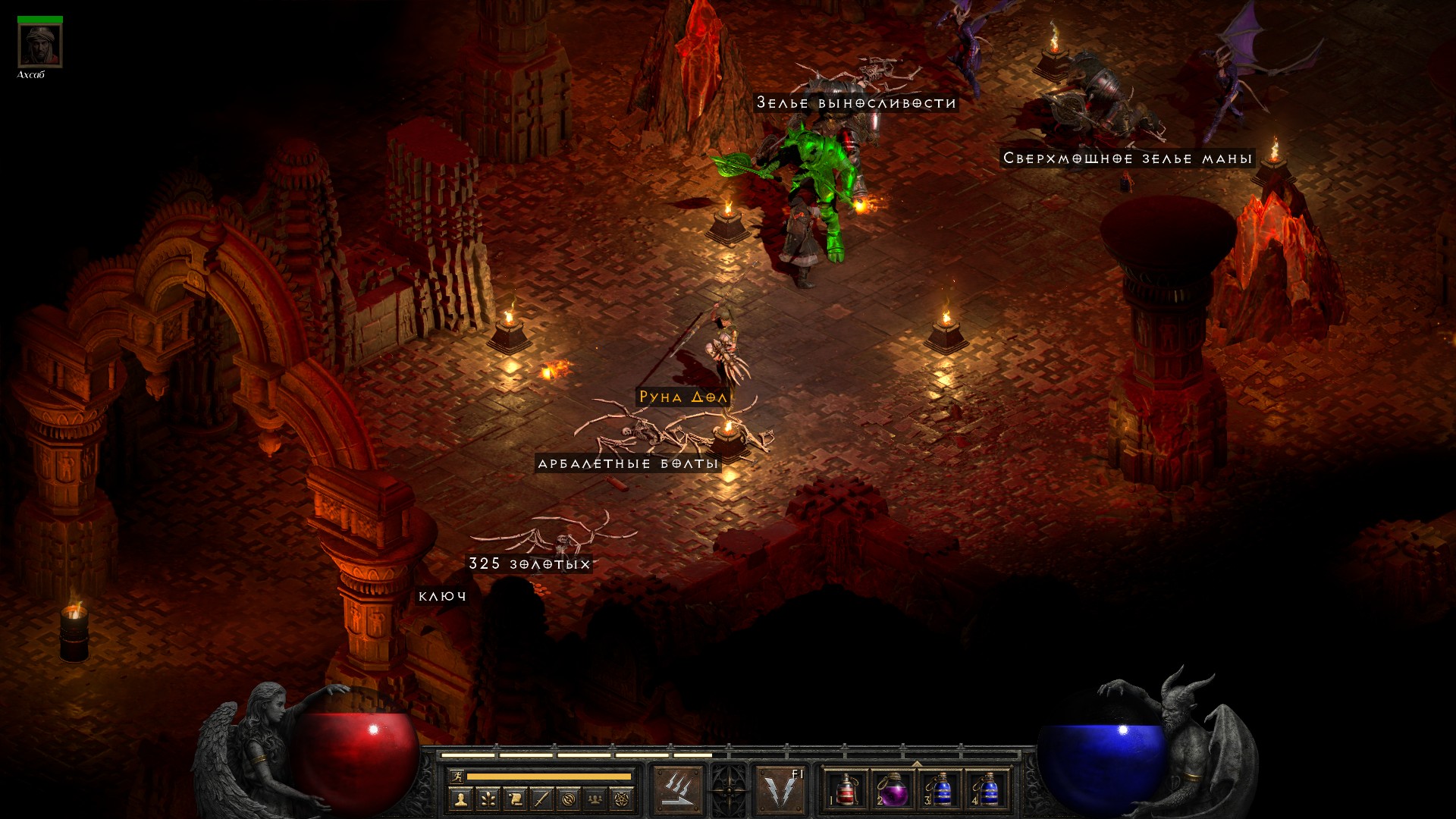Open the party panel three-people icon
1456x819 pixels.
pos(595,799)
